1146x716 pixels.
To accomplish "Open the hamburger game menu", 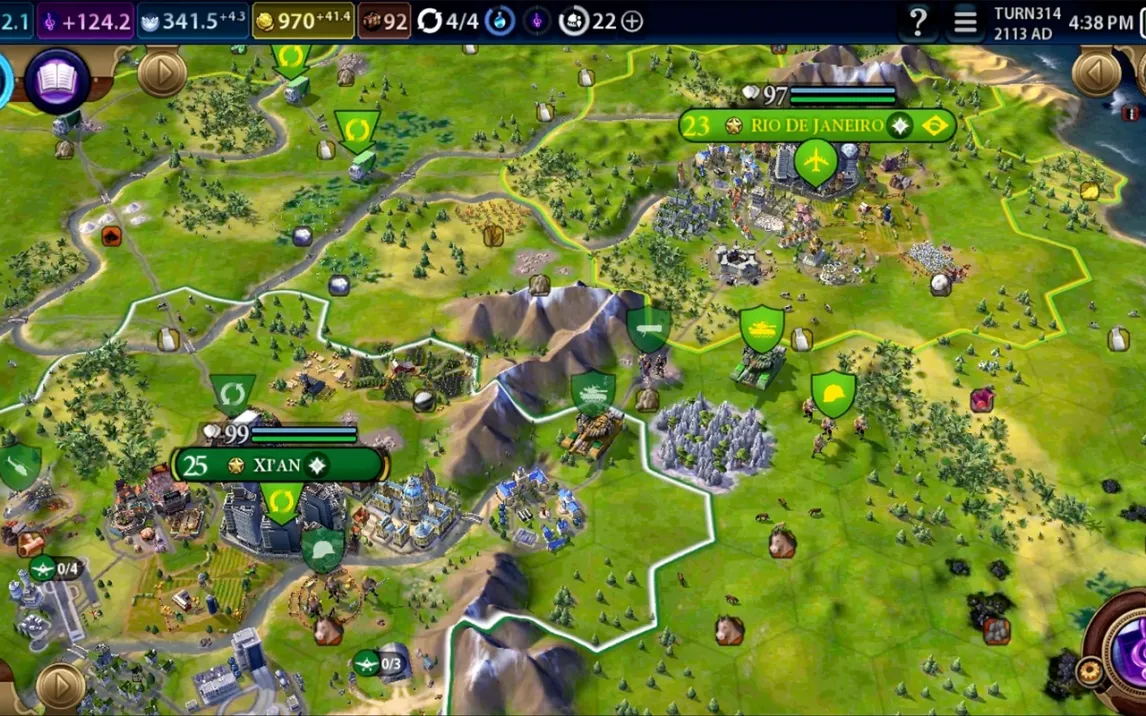I will [965, 21].
